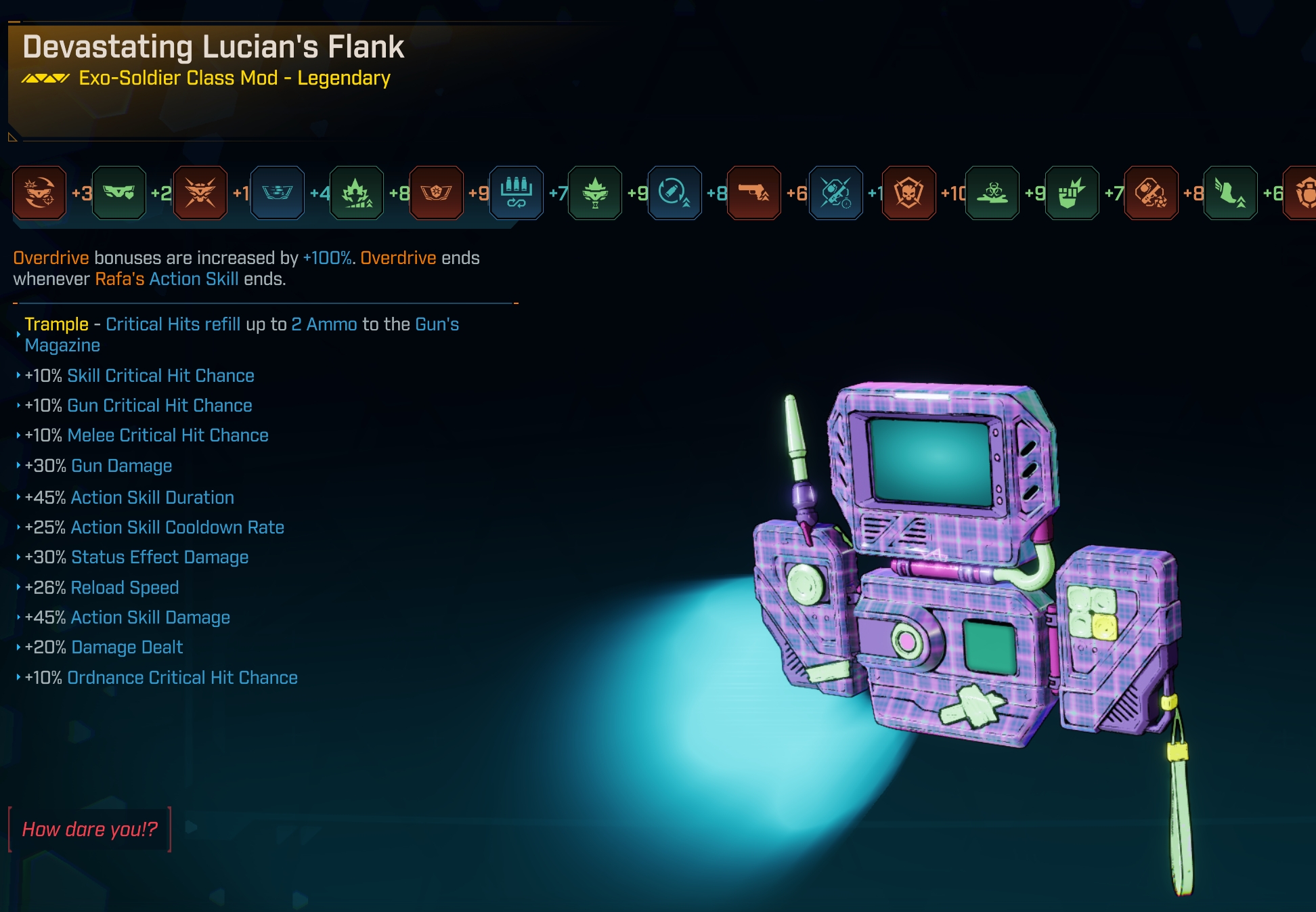Click the orange gun with sawblade skill icon
The image size is (1316, 912).
tap(1151, 193)
